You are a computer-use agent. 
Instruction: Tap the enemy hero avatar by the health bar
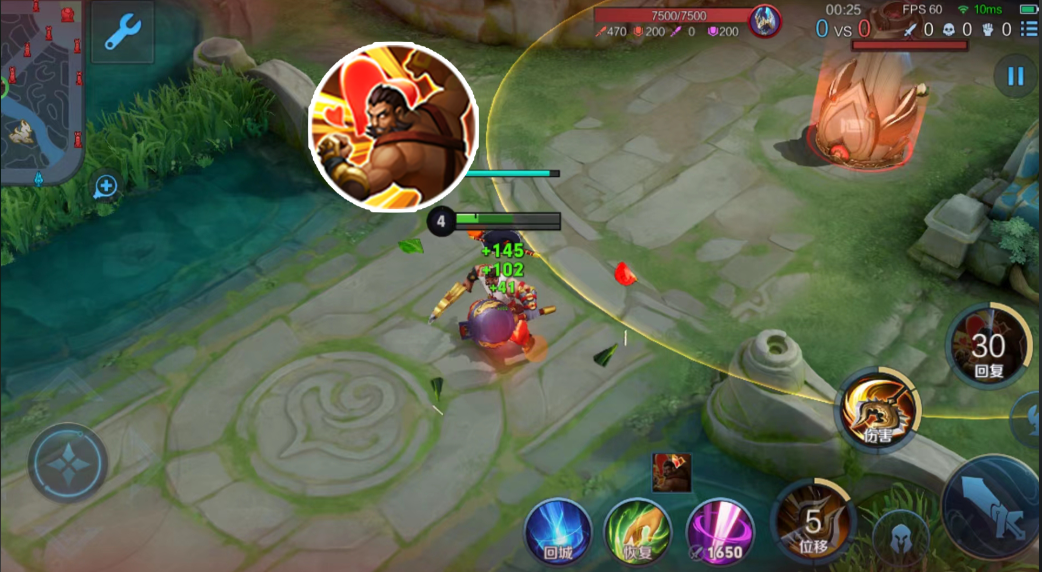tap(766, 18)
